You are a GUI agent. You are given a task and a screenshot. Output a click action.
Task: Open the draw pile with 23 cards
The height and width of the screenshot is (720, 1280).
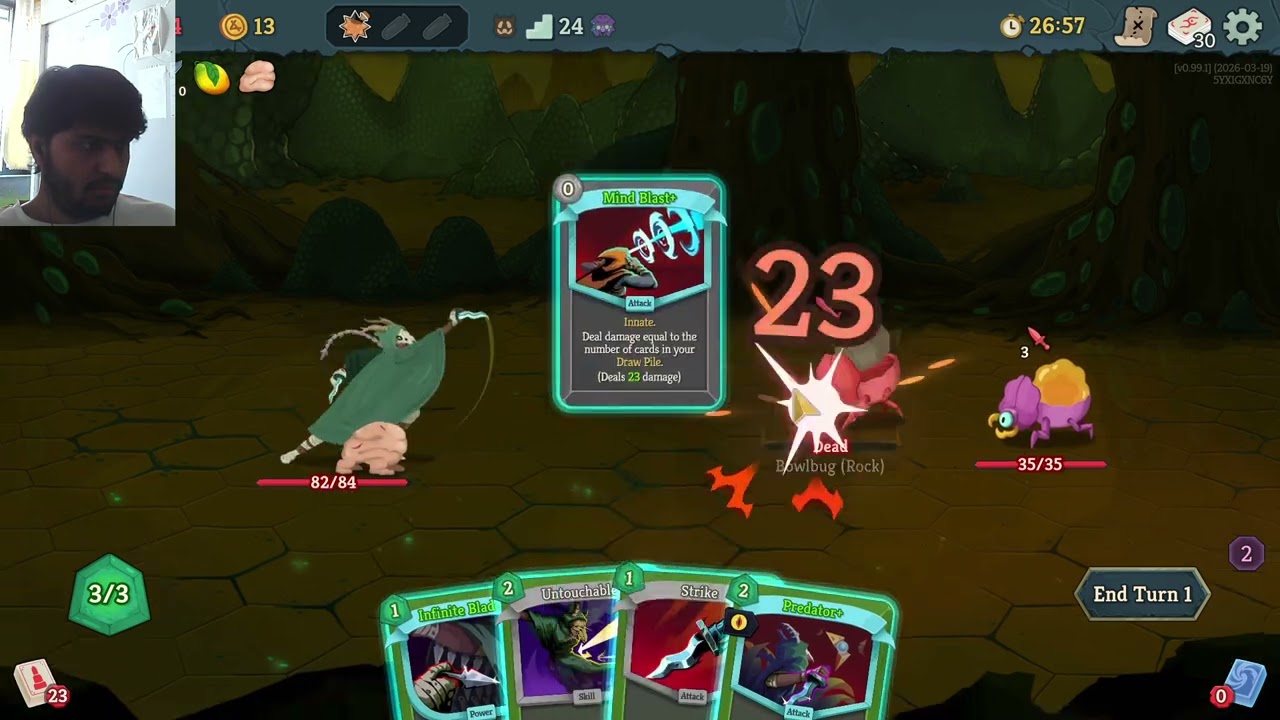point(37,685)
